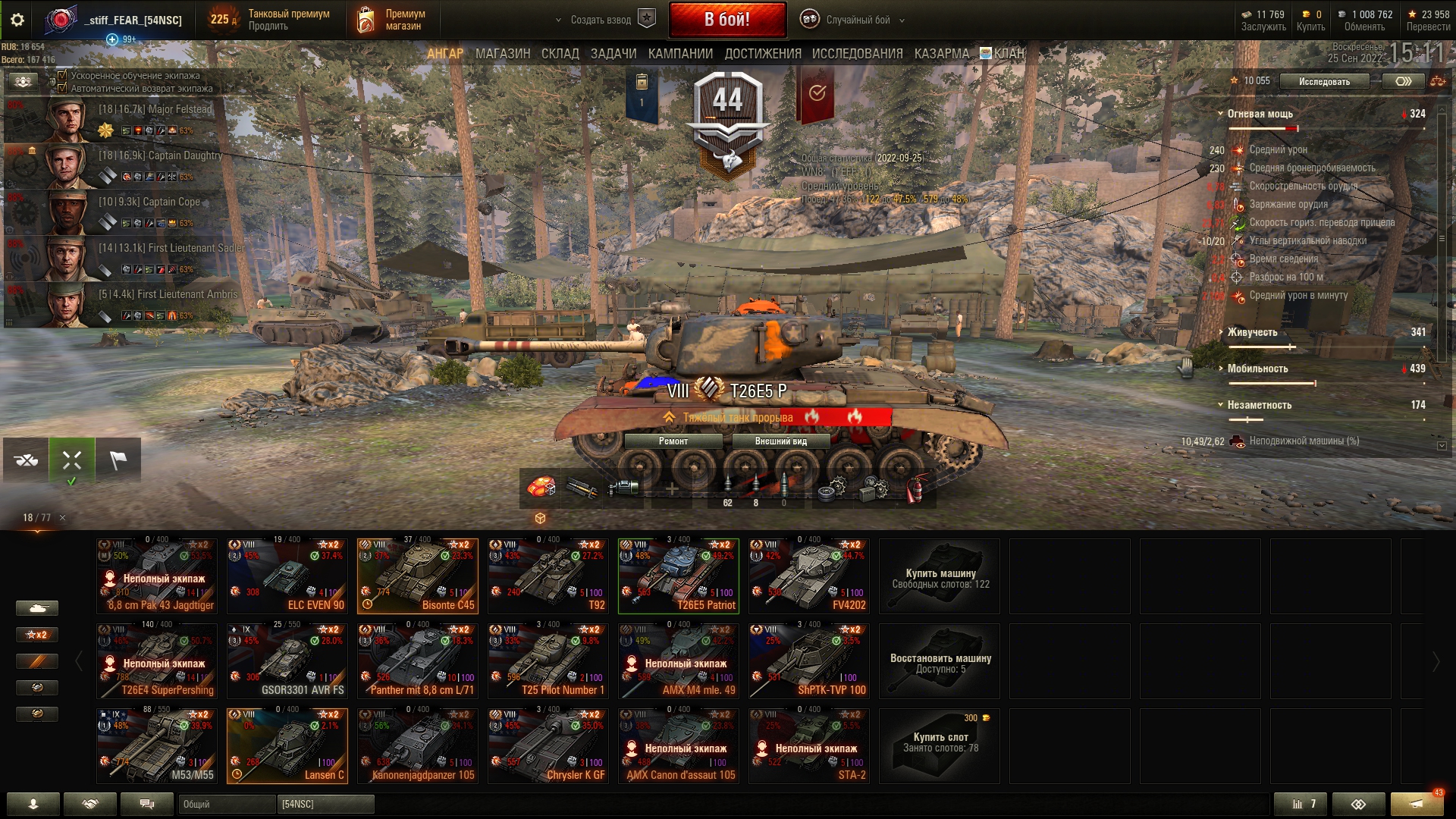This screenshot has width=1456, height=819.
Task: Toggle Ускоренное обучение экипажа checkbox
Action: coord(63,75)
